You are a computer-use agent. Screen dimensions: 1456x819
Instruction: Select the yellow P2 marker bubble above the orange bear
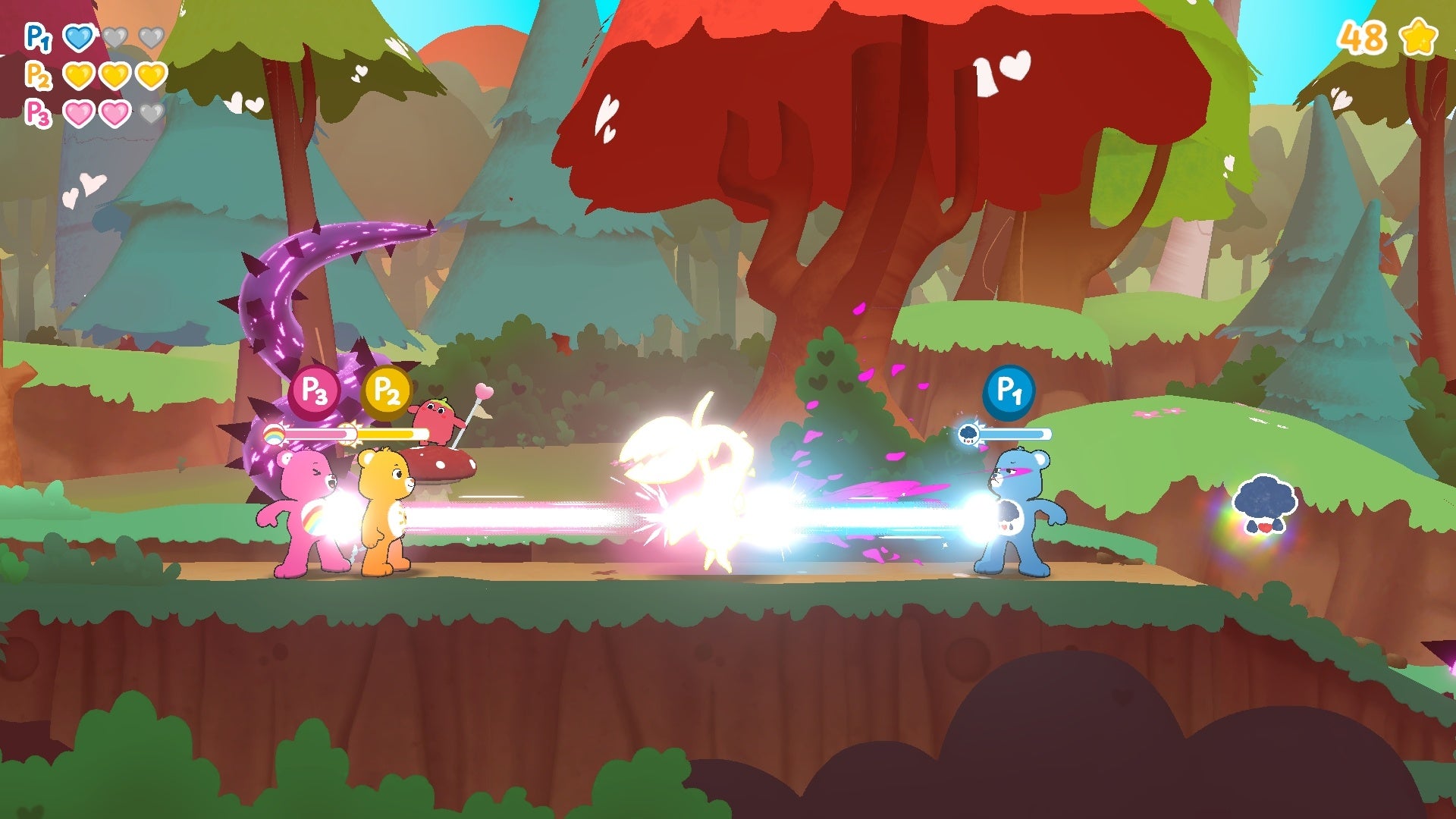[x=387, y=392]
